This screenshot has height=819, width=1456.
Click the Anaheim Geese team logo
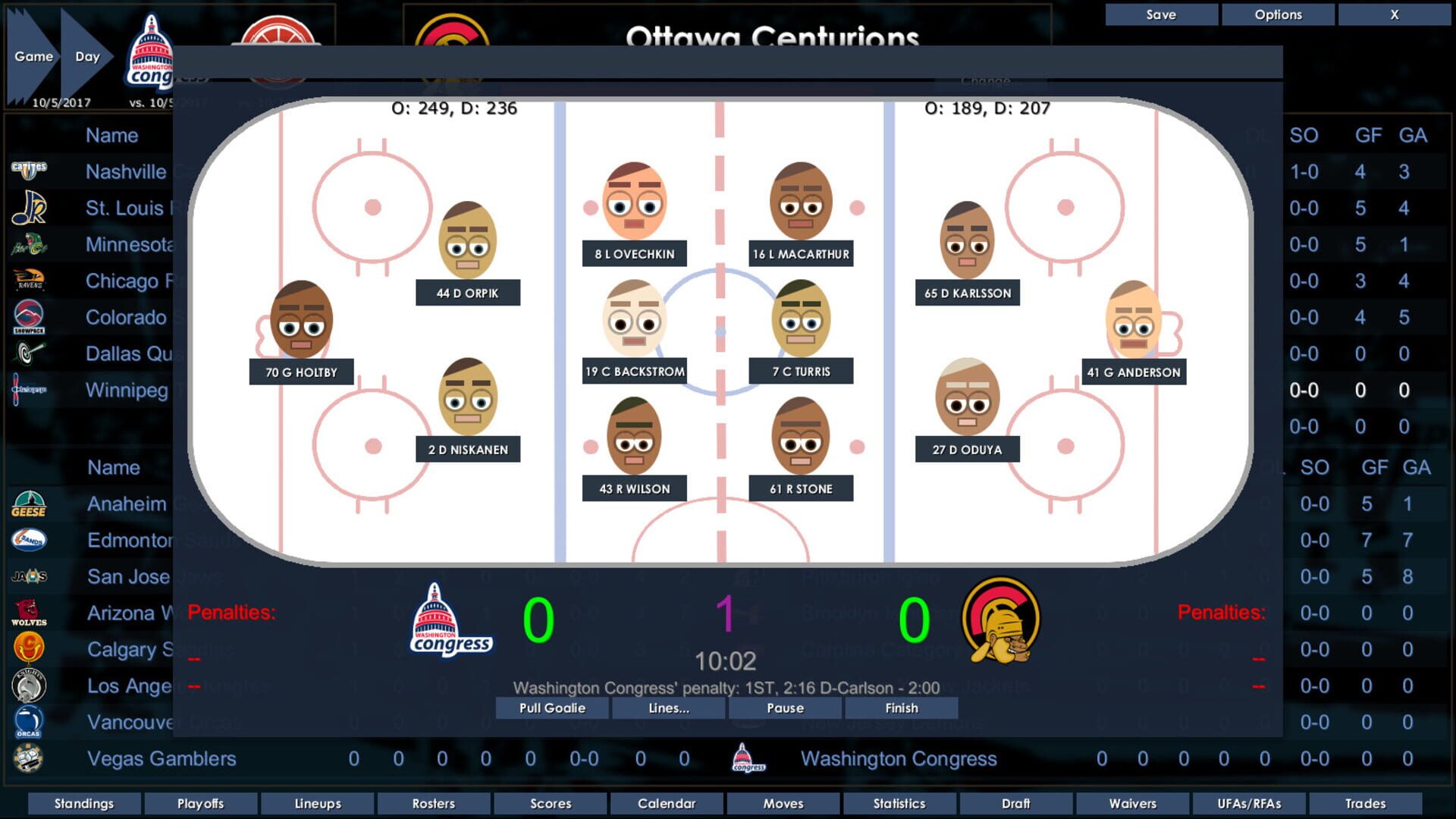tap(30, 502)
